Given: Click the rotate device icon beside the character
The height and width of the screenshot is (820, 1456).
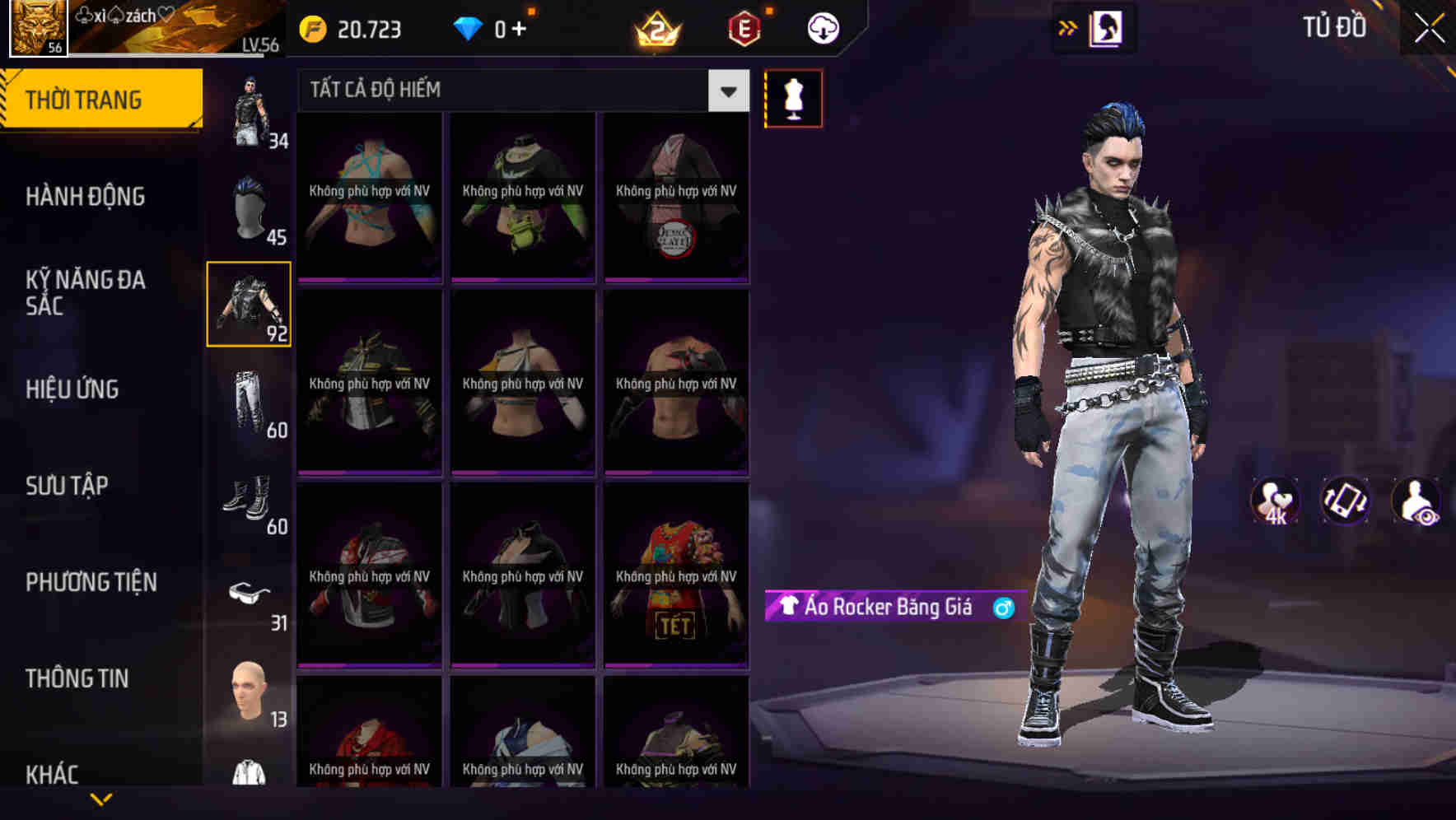Looking at the screenshot, I should (x=1344, y=500).
